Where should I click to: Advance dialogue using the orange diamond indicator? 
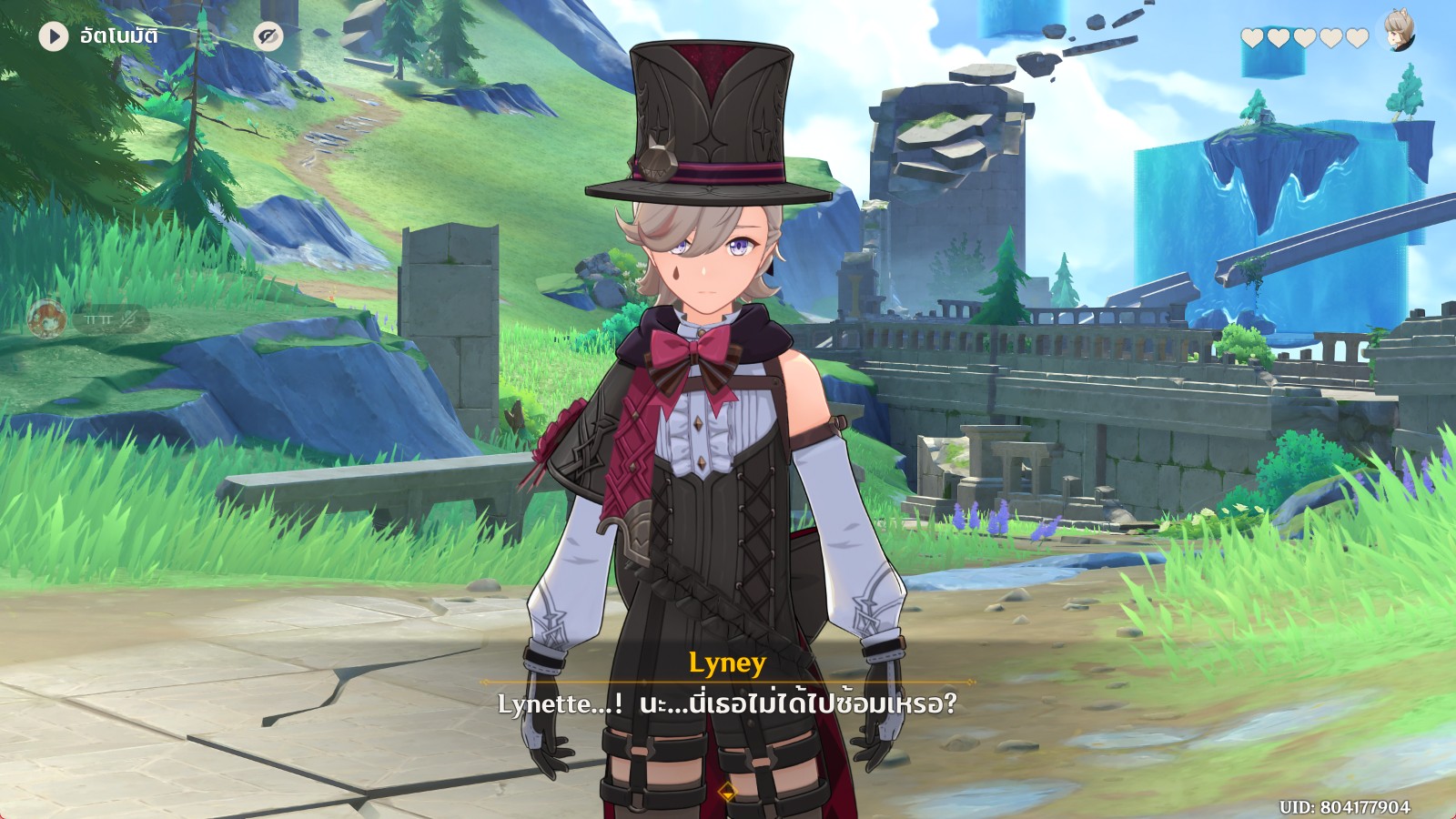pyautogui.click(x=727, y=793)
